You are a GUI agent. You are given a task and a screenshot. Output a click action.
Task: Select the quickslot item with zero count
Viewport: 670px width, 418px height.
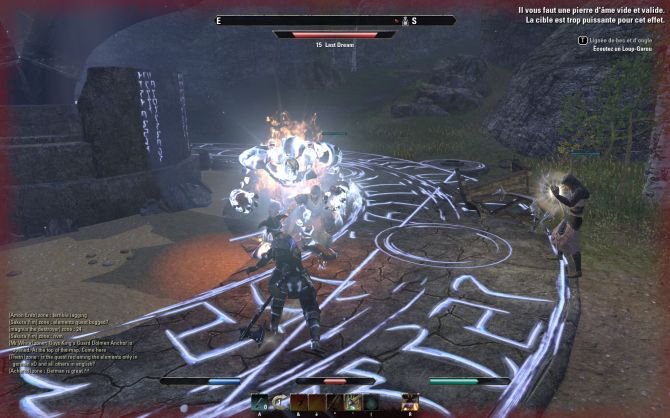pos(260,403)
